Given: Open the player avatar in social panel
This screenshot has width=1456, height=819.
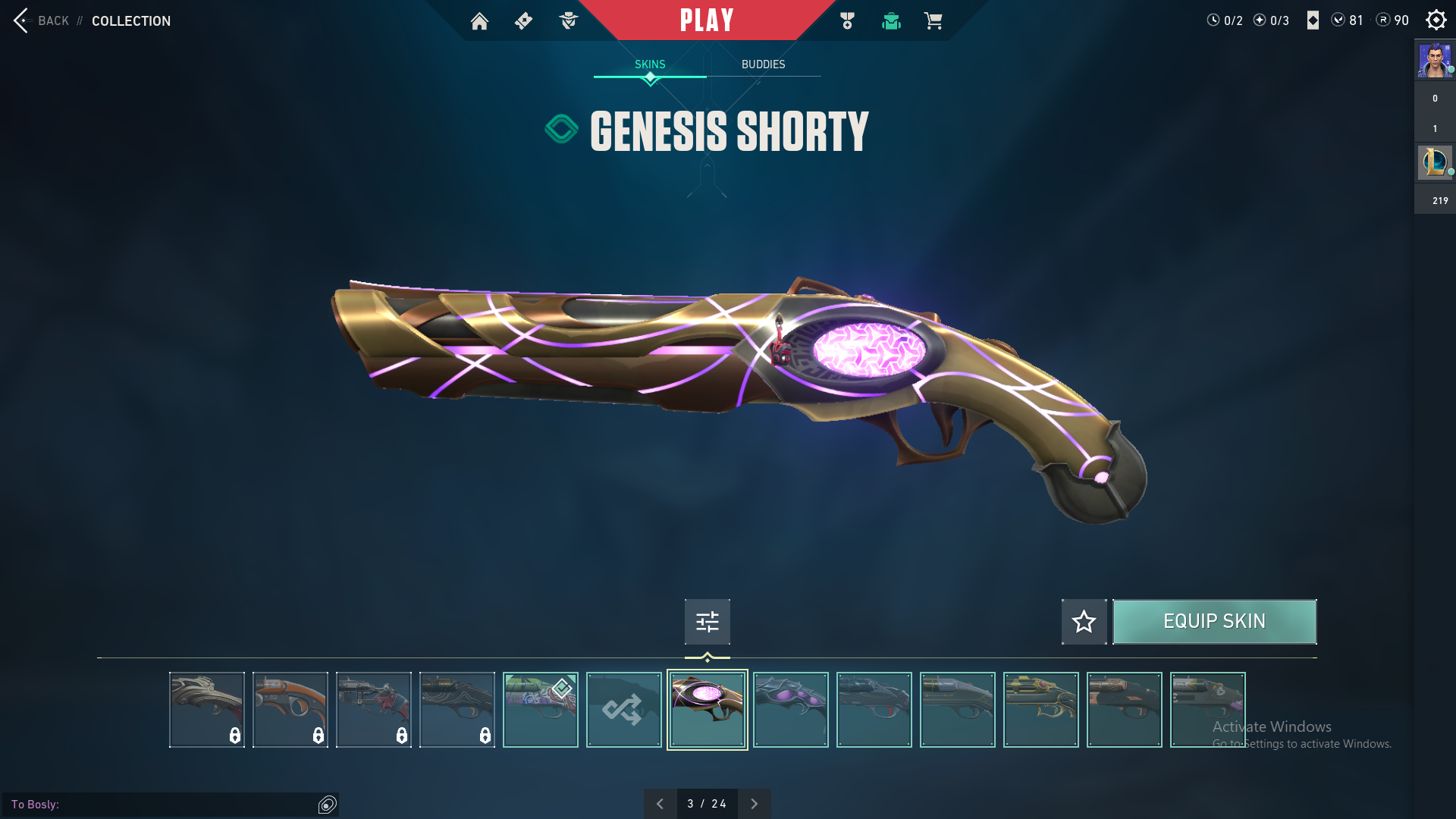Looking at the screenshot, I should pyautogui.click(x=1434, y=61).
